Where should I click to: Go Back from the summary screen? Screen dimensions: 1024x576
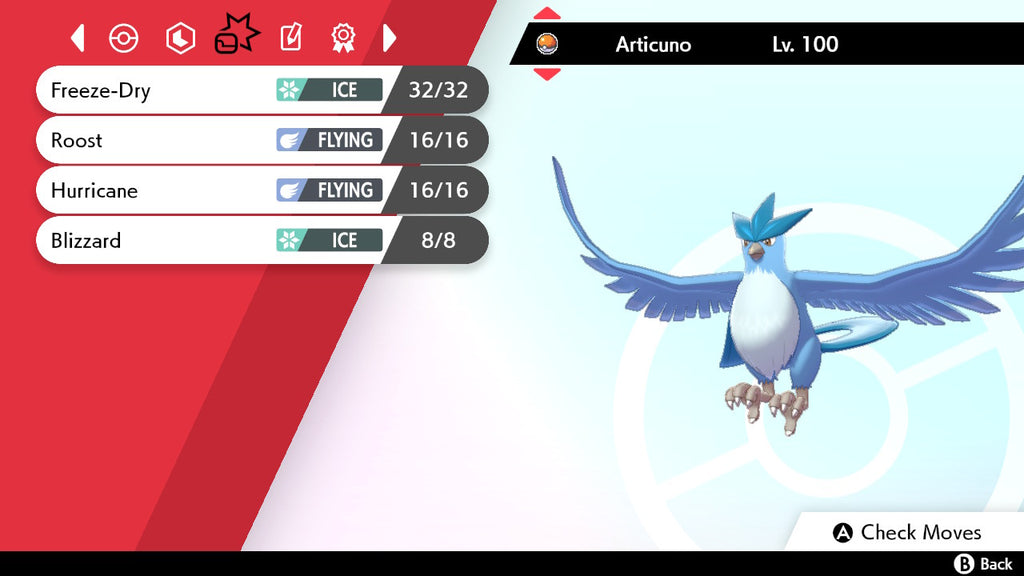click(984, 564)
